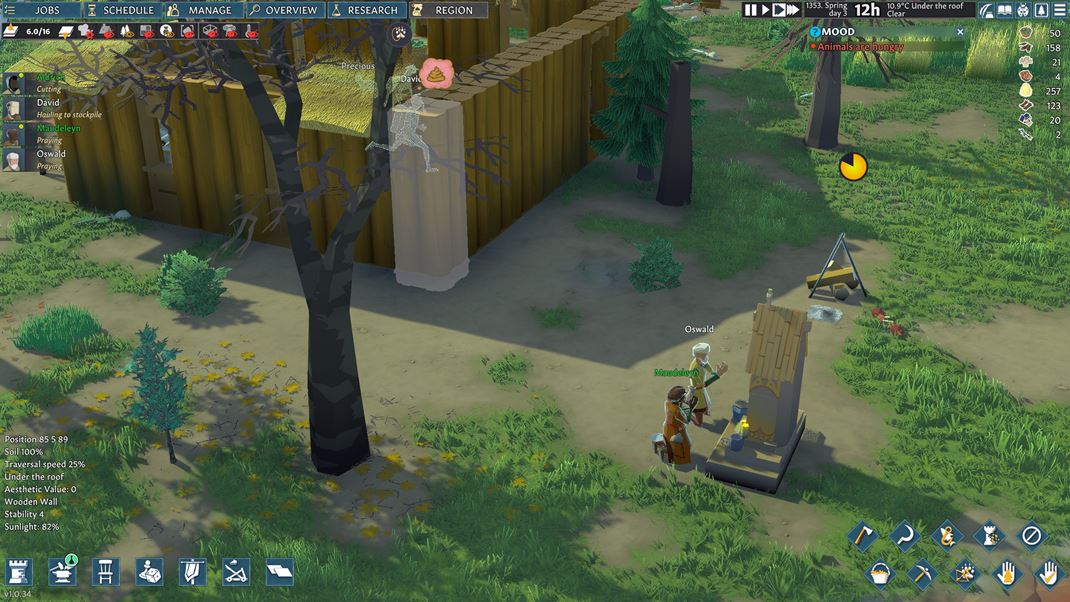Viewport: 1070px width, 602px height.
Task: Close the Mood alert
Action: pos(961,32)
